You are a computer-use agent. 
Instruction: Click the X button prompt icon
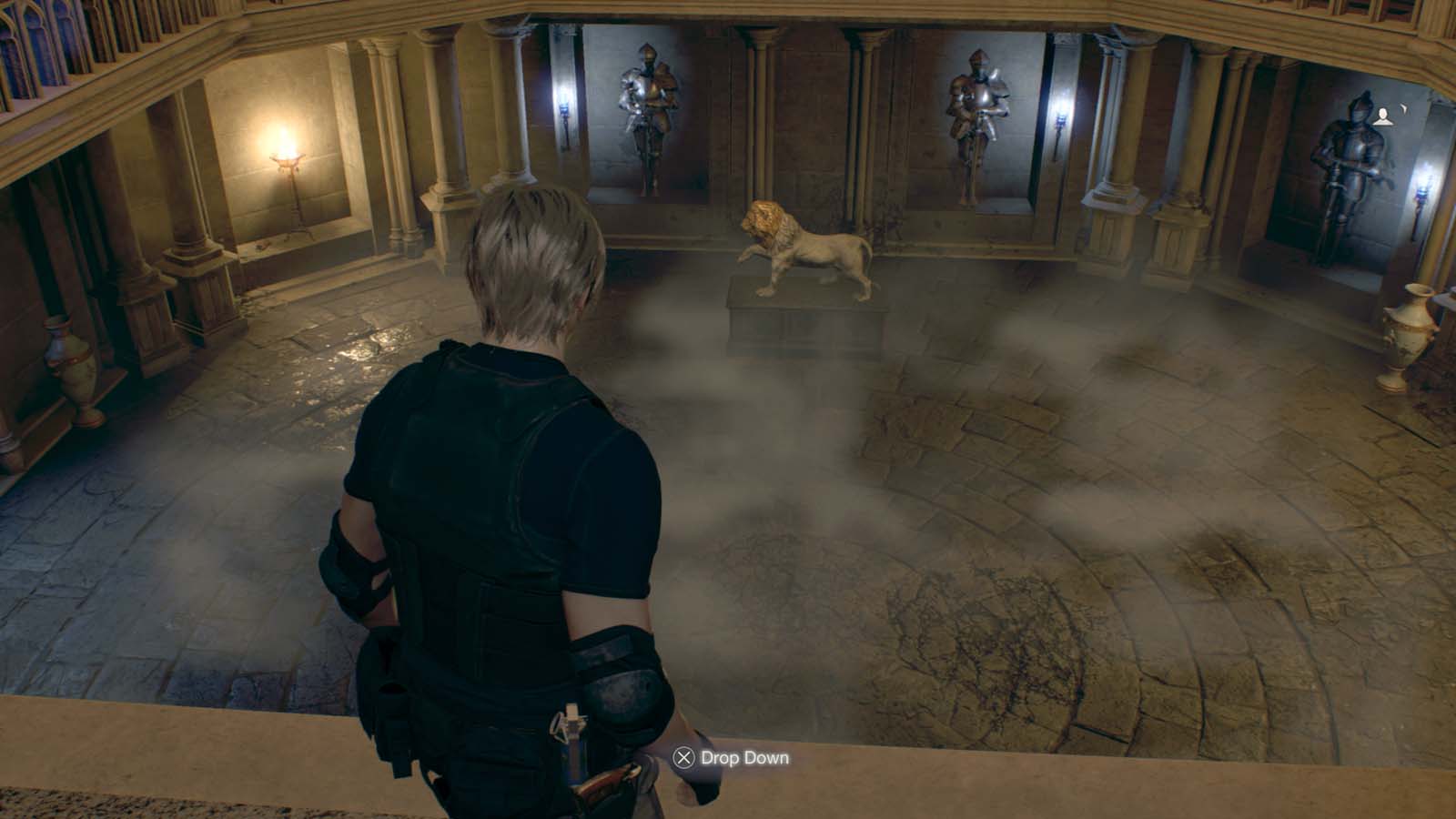click(x=682, y=756)
